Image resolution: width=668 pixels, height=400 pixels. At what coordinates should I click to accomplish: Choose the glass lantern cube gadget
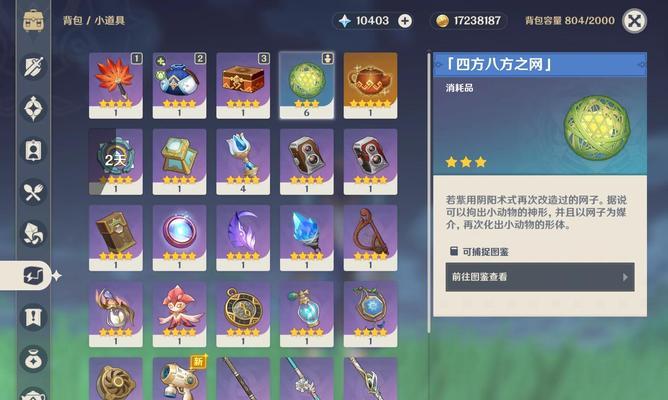[179, 157]
